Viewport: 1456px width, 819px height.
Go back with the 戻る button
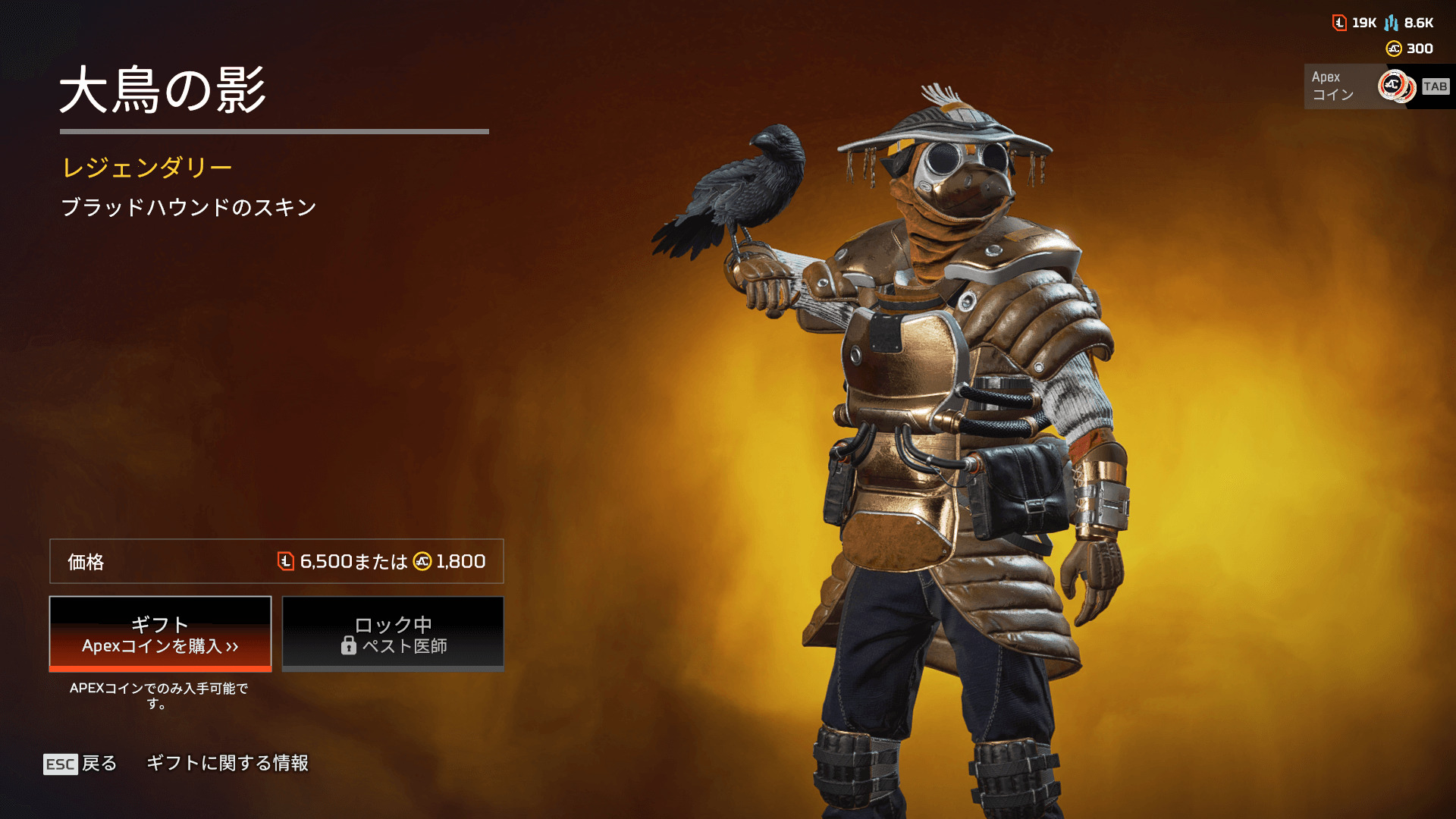pos(80,764)
